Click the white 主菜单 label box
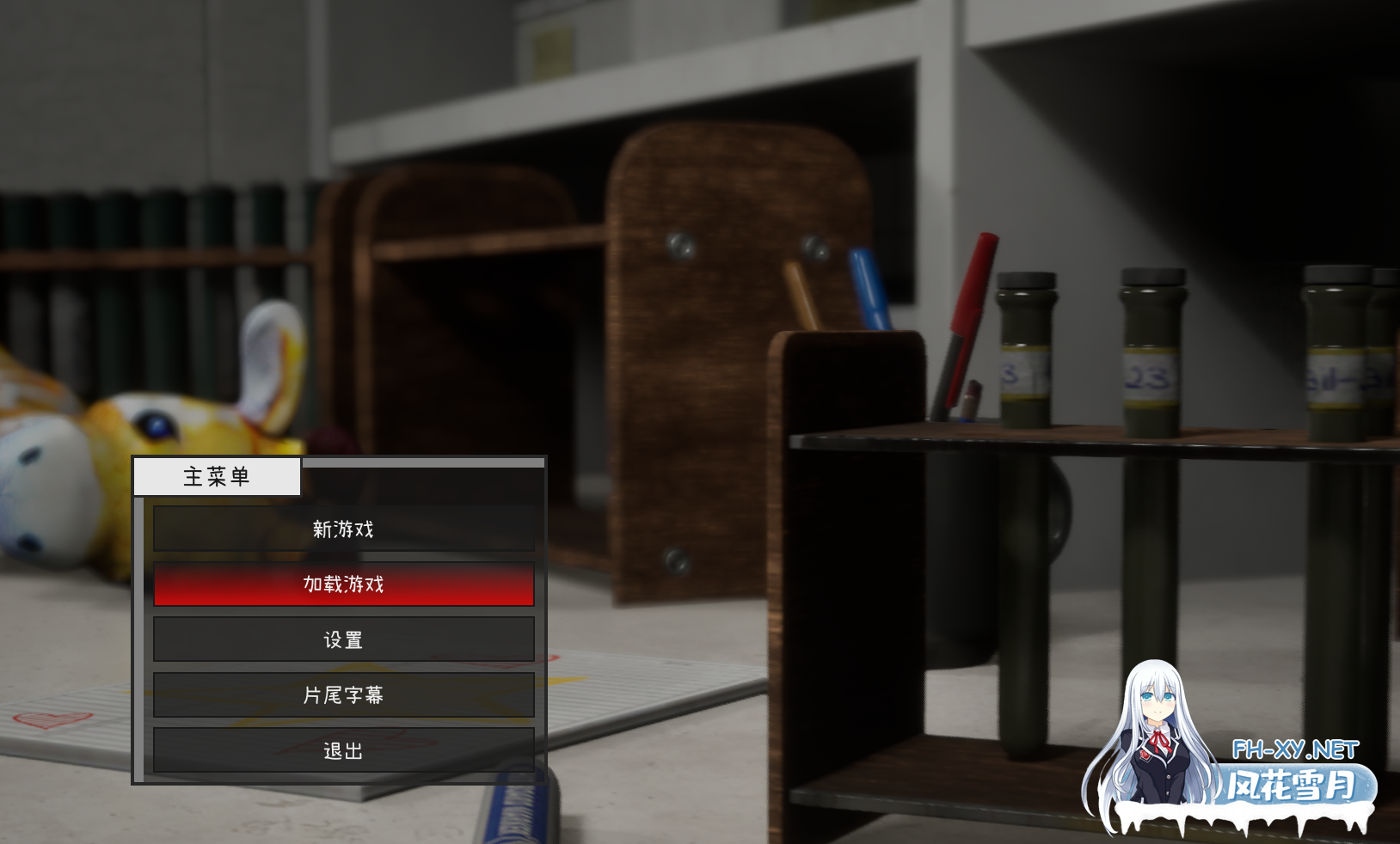This screenshot has width=1400, height=844. 215,477
